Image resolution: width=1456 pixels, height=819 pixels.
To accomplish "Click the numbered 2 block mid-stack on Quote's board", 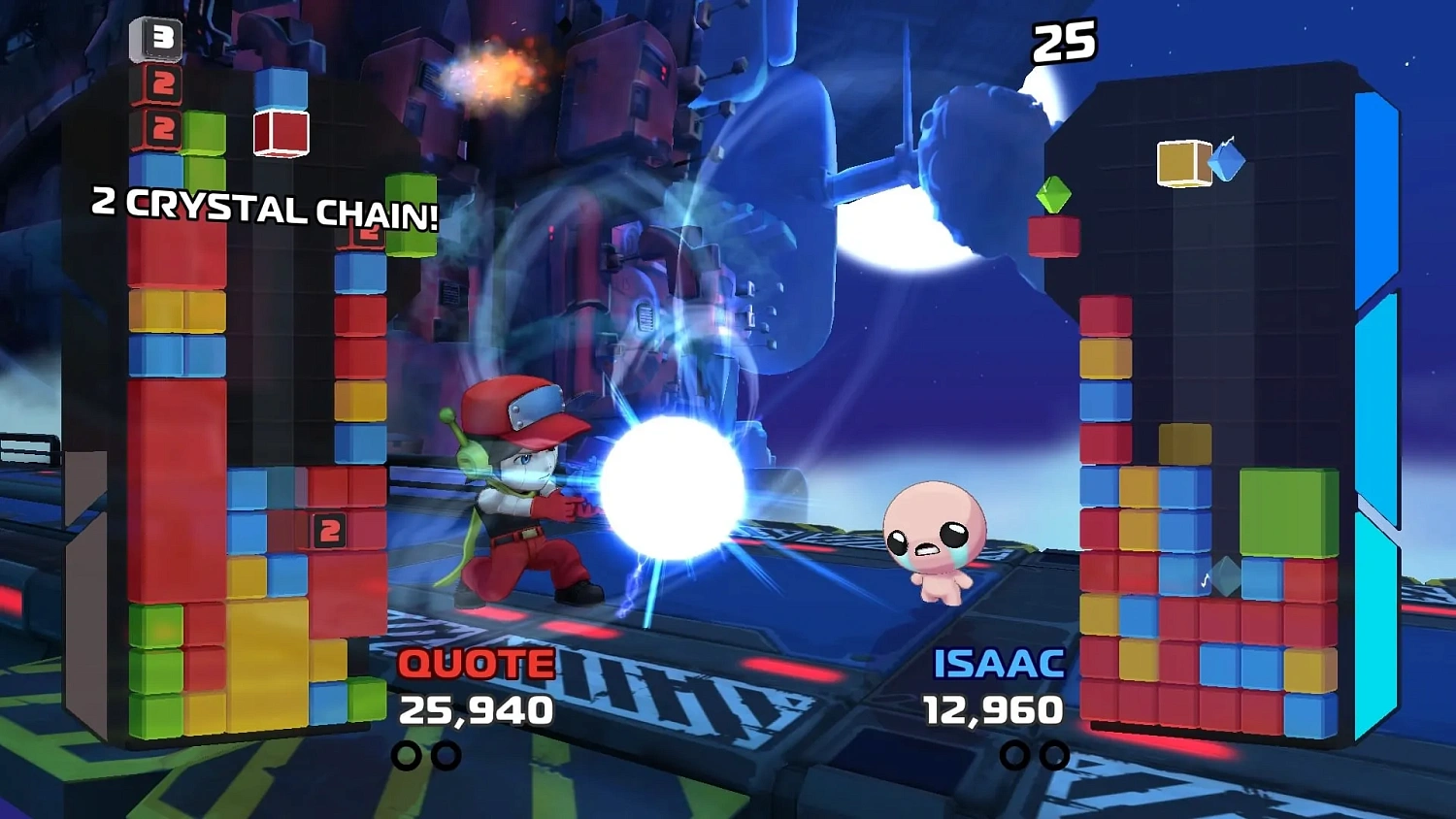I will pos(330,530).
